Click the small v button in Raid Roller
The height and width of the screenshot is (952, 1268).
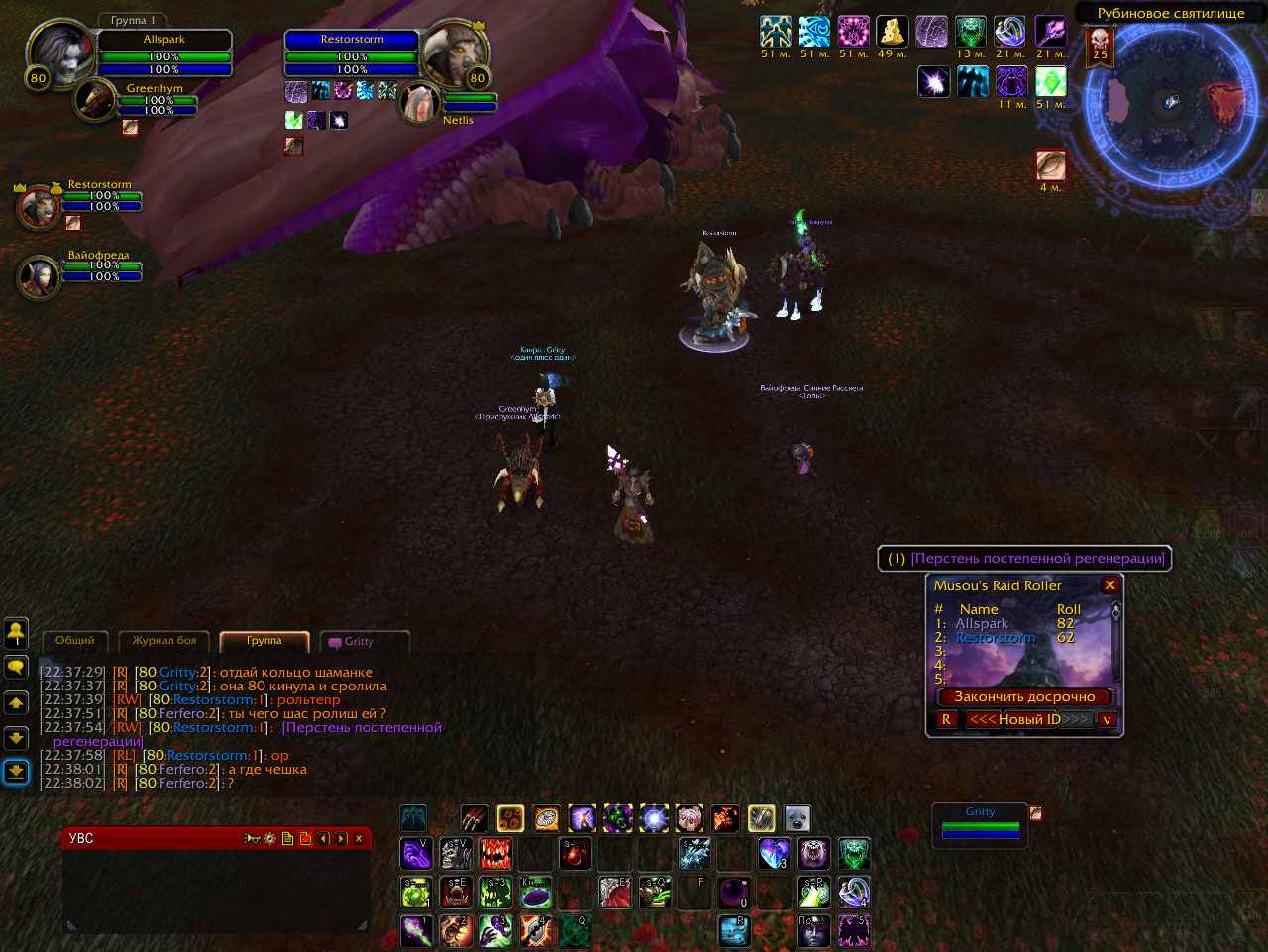pos(1107,720)
